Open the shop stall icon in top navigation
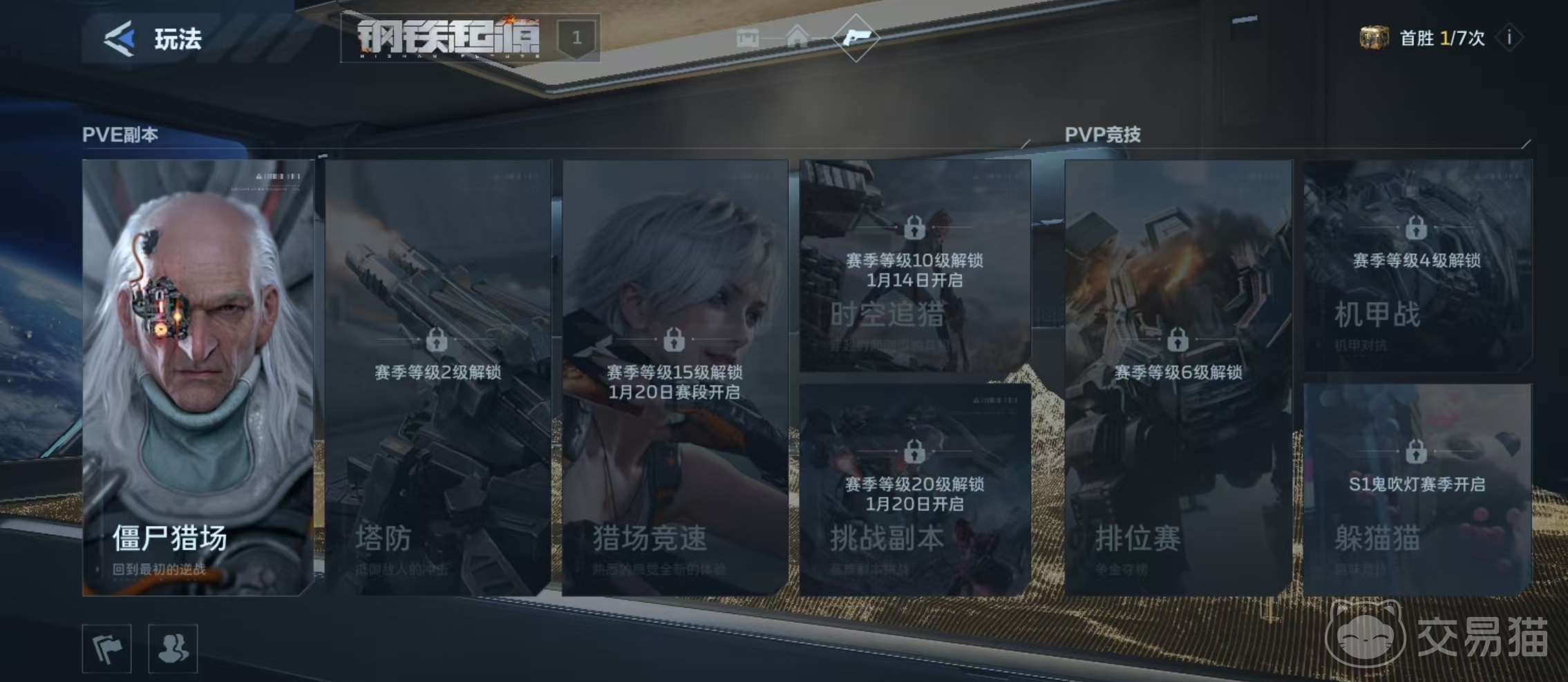The width and height of the screenshot is (1568, 682). click(x=748, y=37)
